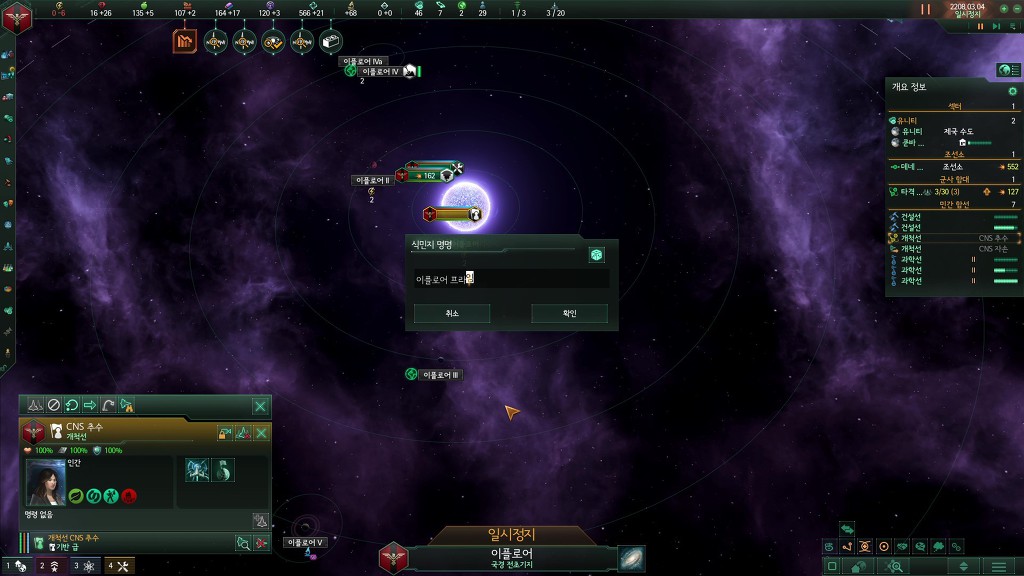Viewport: 1024px width, 576px height.
Task: Randomize the colony name with the dice button
Action: 596,255
